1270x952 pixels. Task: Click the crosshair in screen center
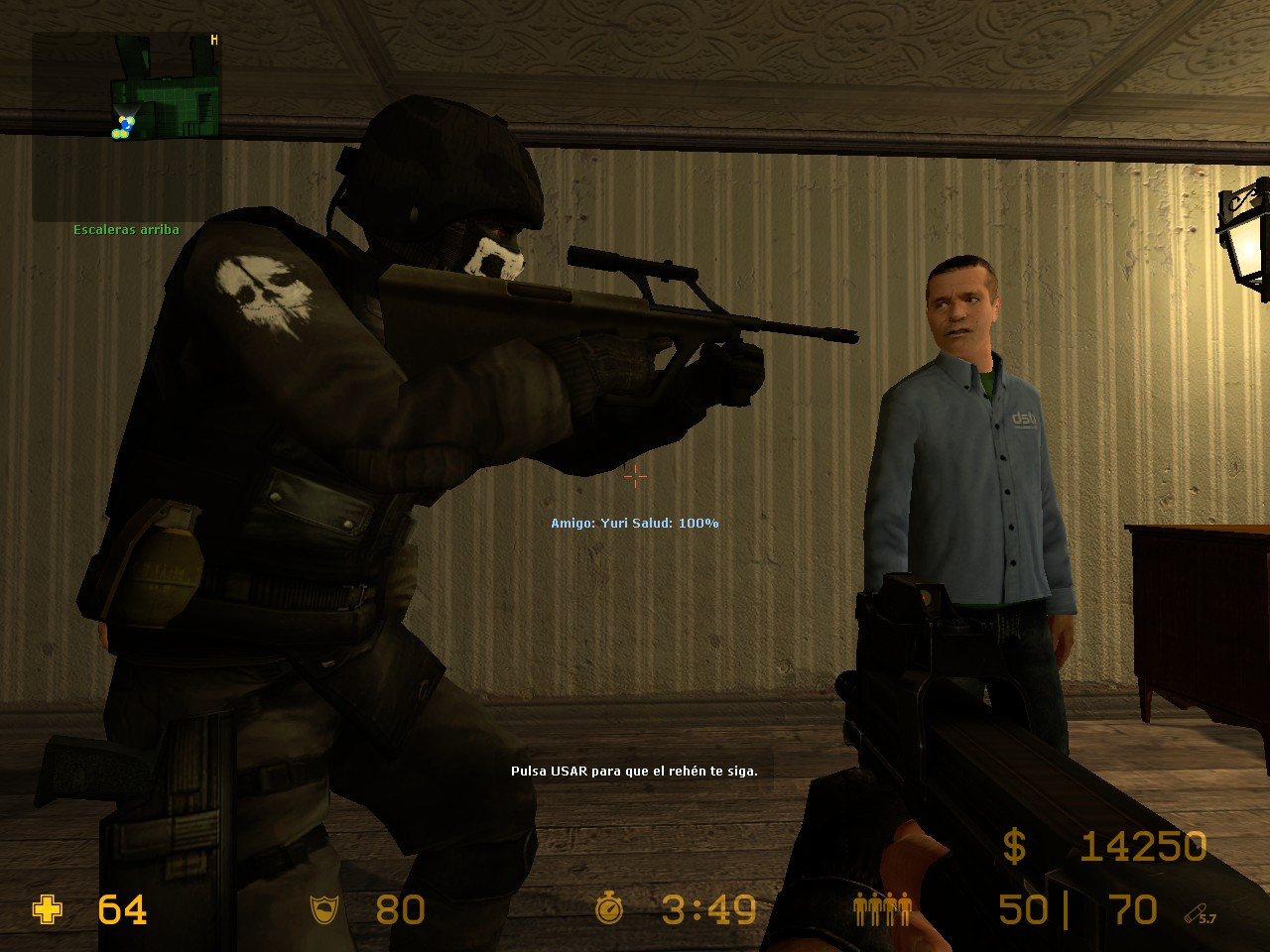click(x=634, y=477)
